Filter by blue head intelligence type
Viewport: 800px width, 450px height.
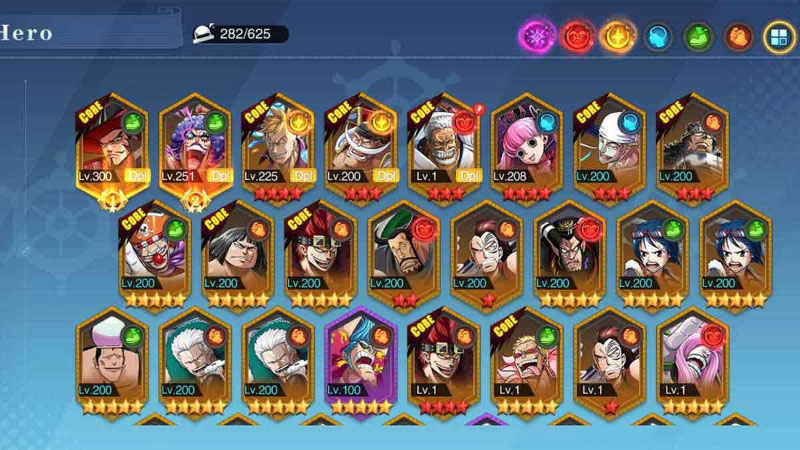coord(657,37)
